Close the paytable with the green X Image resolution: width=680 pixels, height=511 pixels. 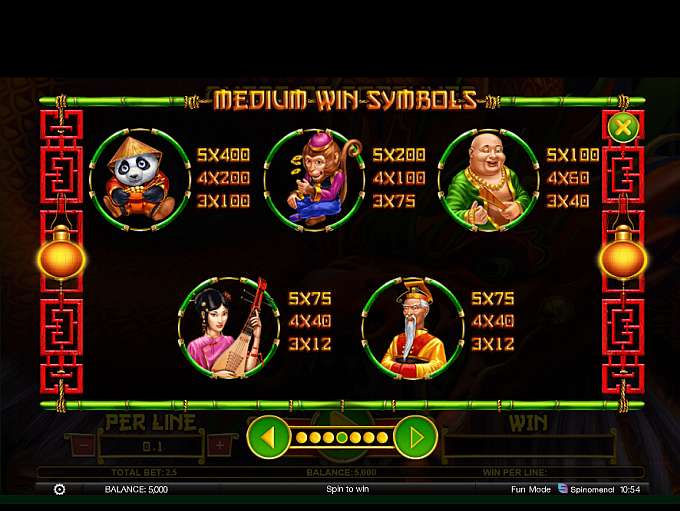click(x=622, y=127)
